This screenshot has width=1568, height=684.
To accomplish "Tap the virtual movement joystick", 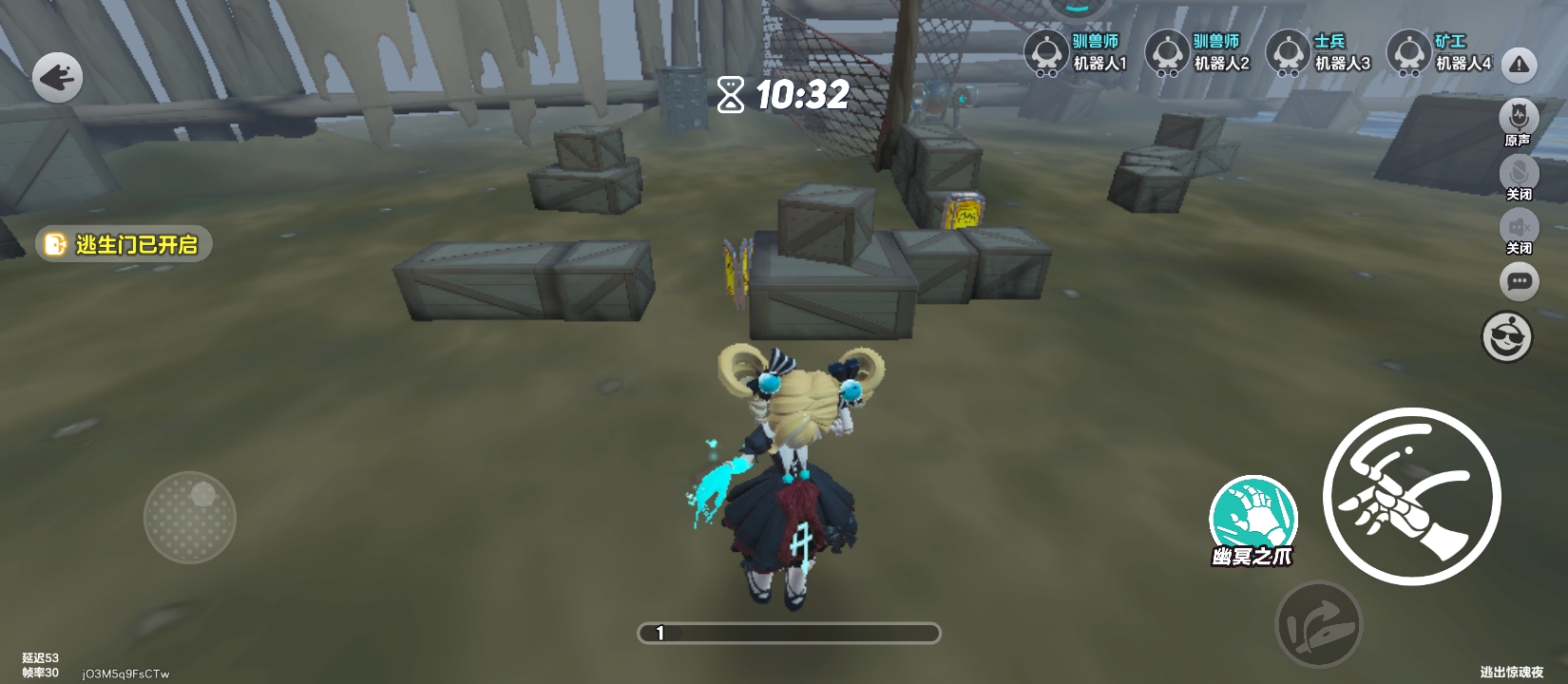I will point(190,517).
